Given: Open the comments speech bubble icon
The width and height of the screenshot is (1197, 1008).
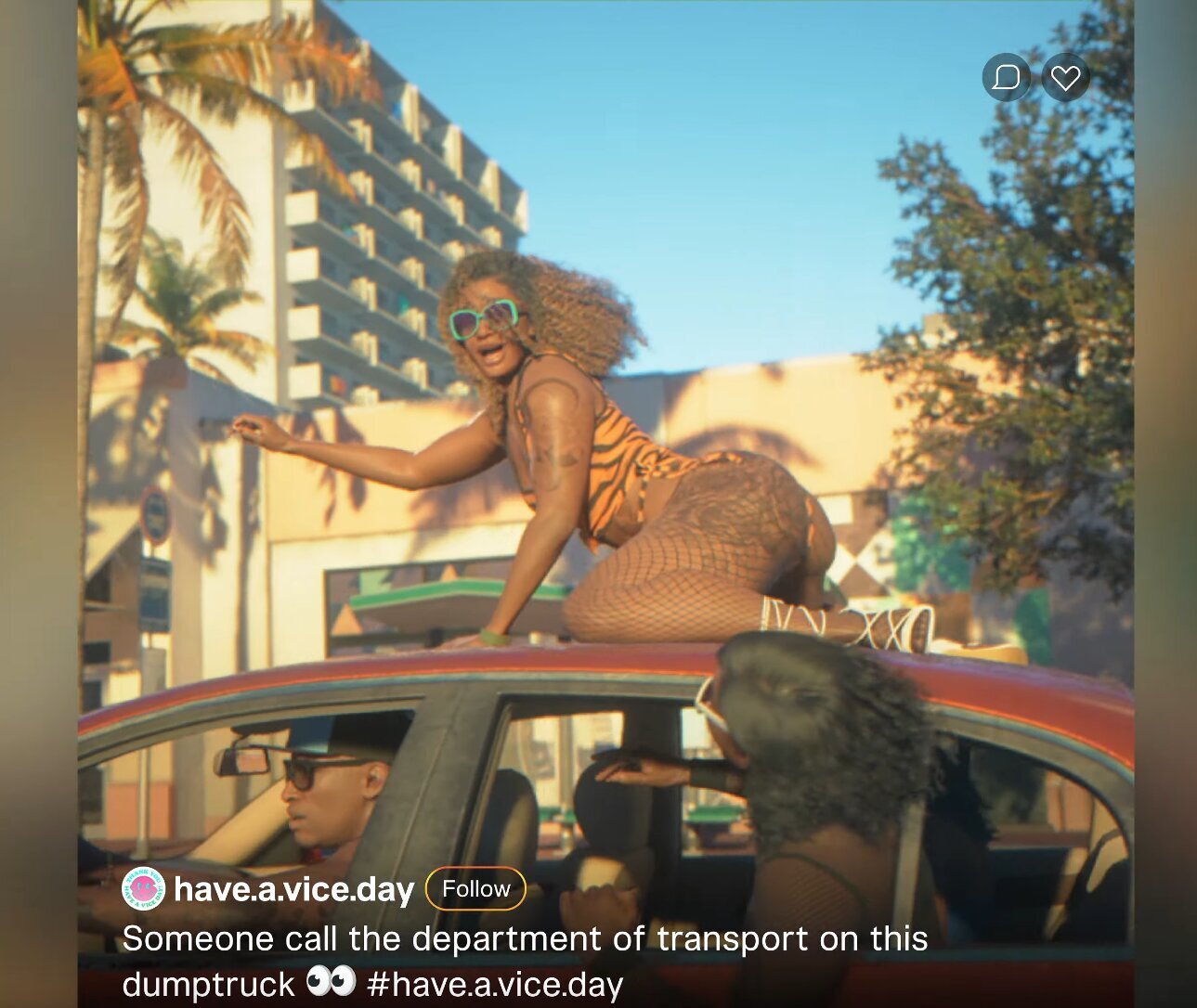Looking at the screenshot, I should coord(1007,77).
